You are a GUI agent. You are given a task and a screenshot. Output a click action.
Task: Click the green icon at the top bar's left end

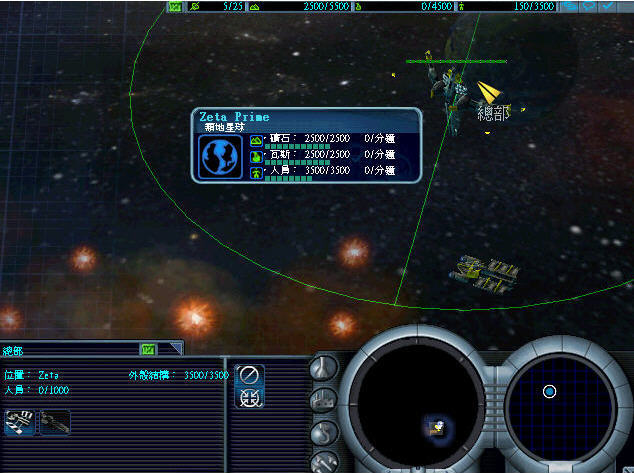175,6
